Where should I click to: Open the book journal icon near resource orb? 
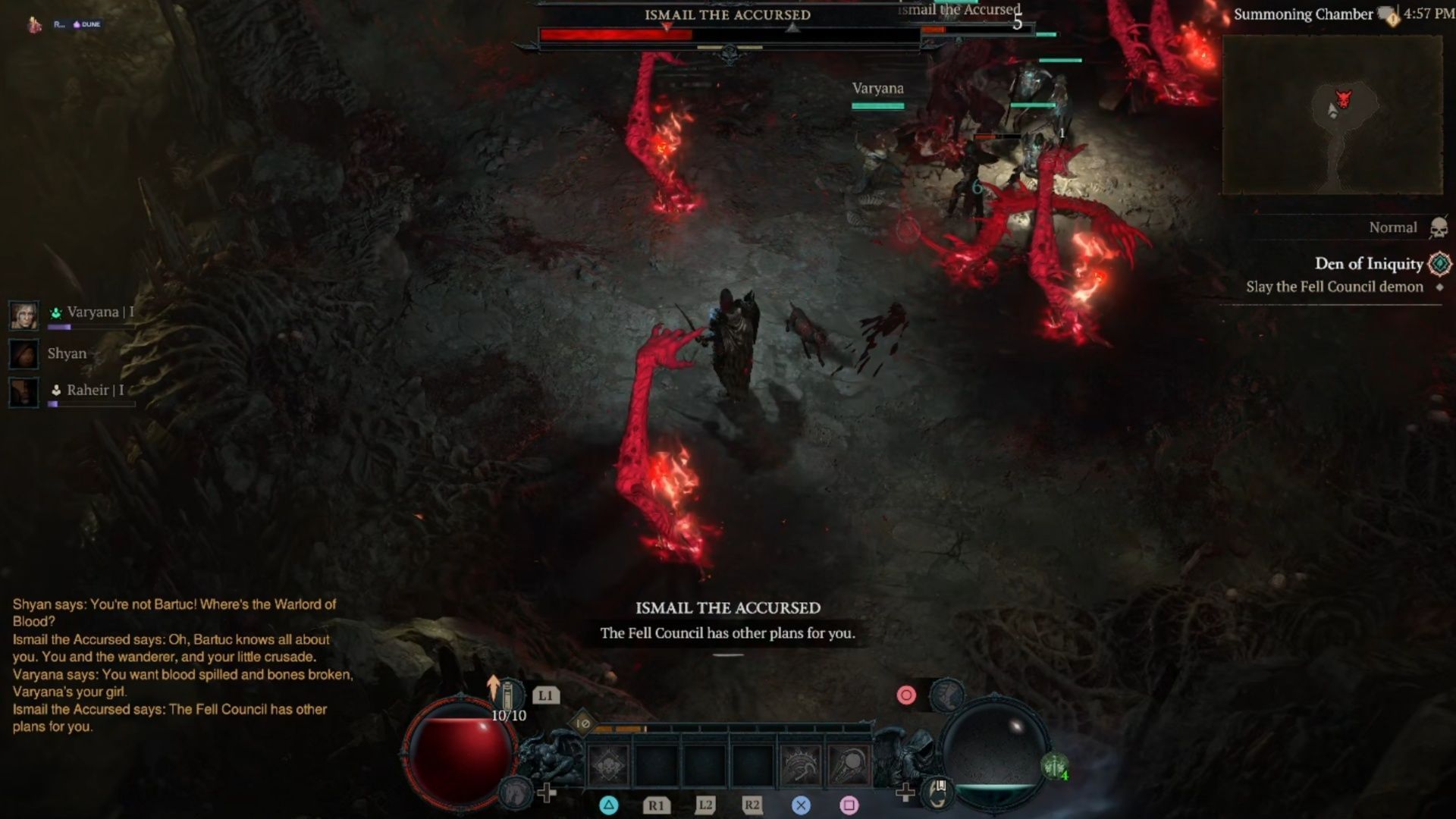click(x=939, y=792)
